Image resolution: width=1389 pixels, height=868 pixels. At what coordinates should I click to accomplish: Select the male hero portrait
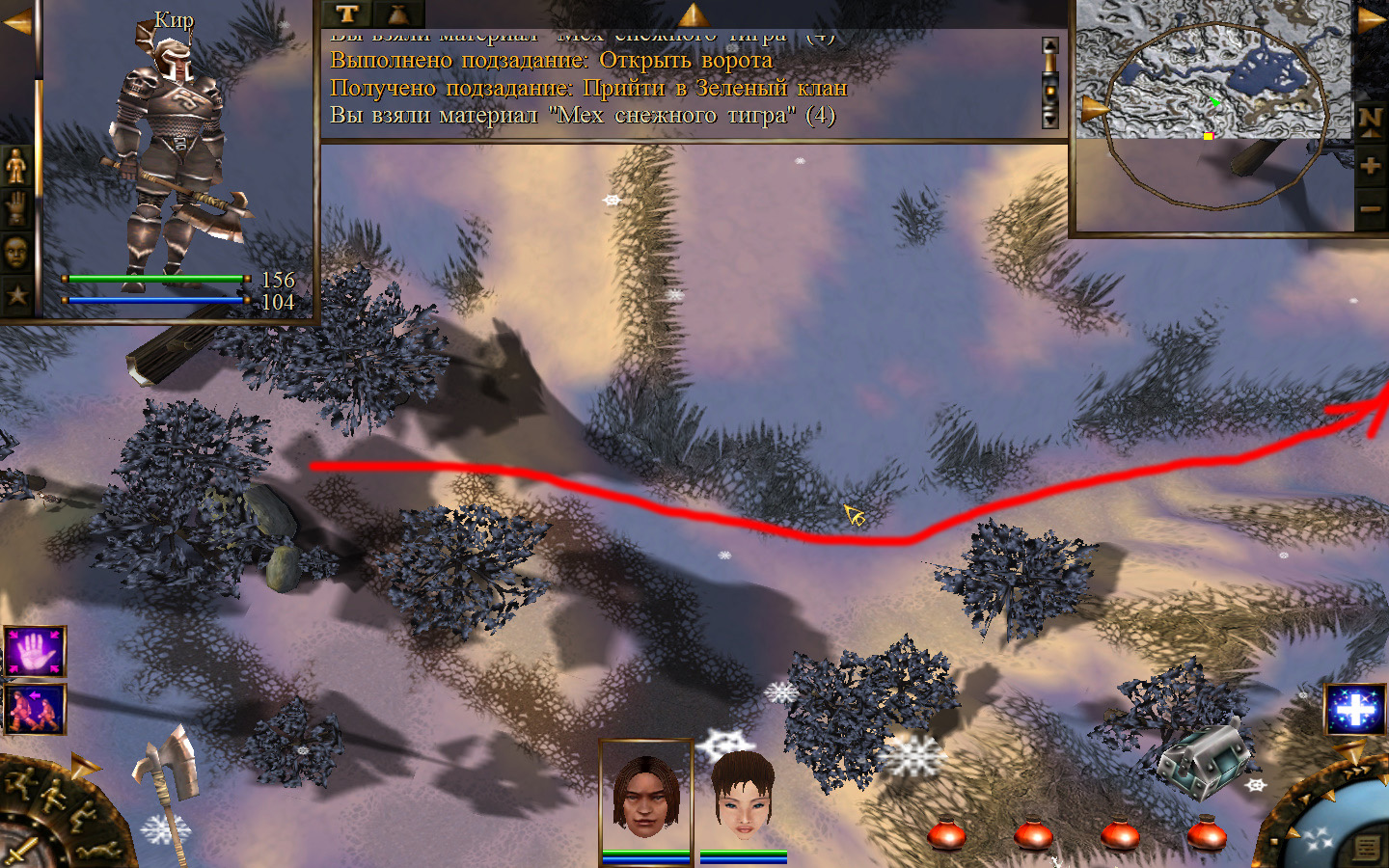click(646, 796)
